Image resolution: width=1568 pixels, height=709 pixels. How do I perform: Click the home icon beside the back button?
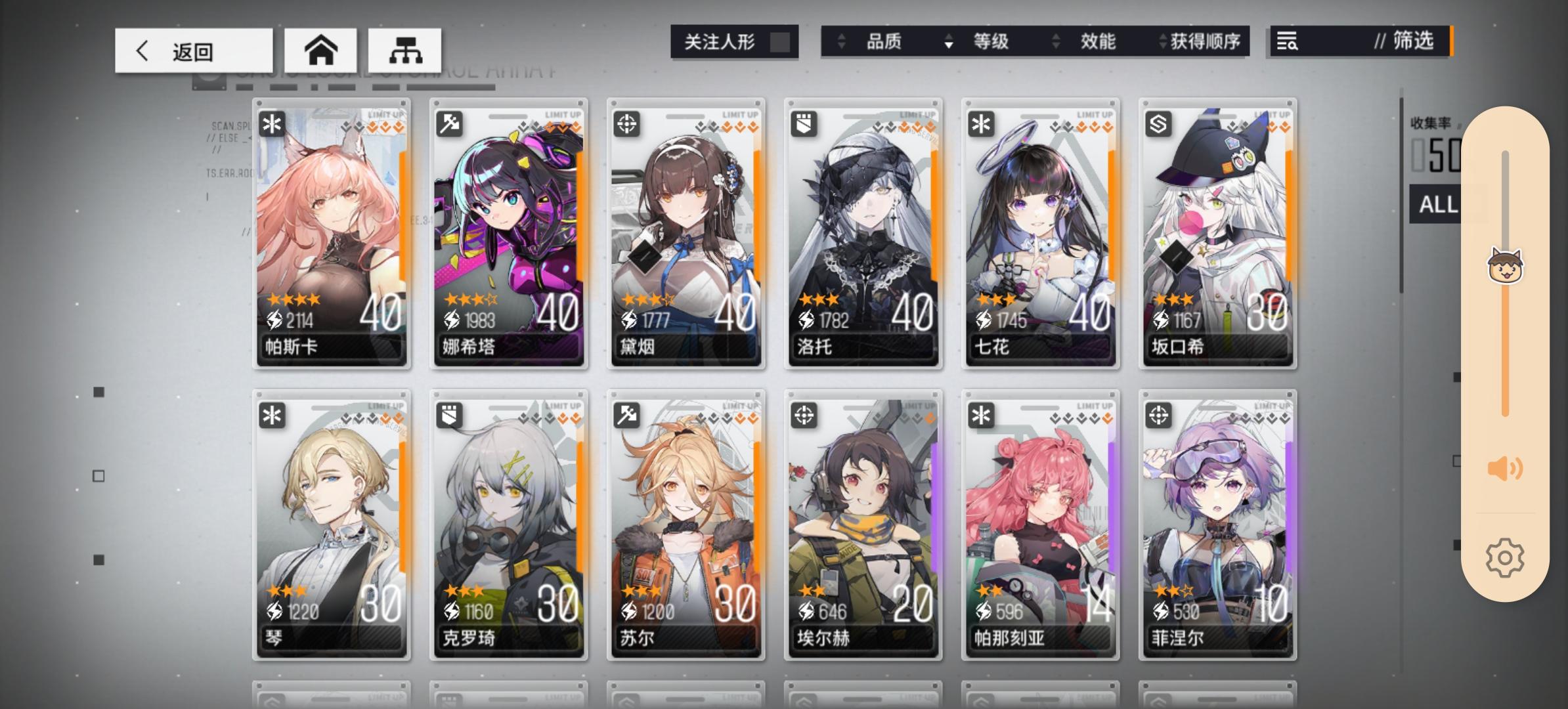pyautogui.click(x=322, y=49)
